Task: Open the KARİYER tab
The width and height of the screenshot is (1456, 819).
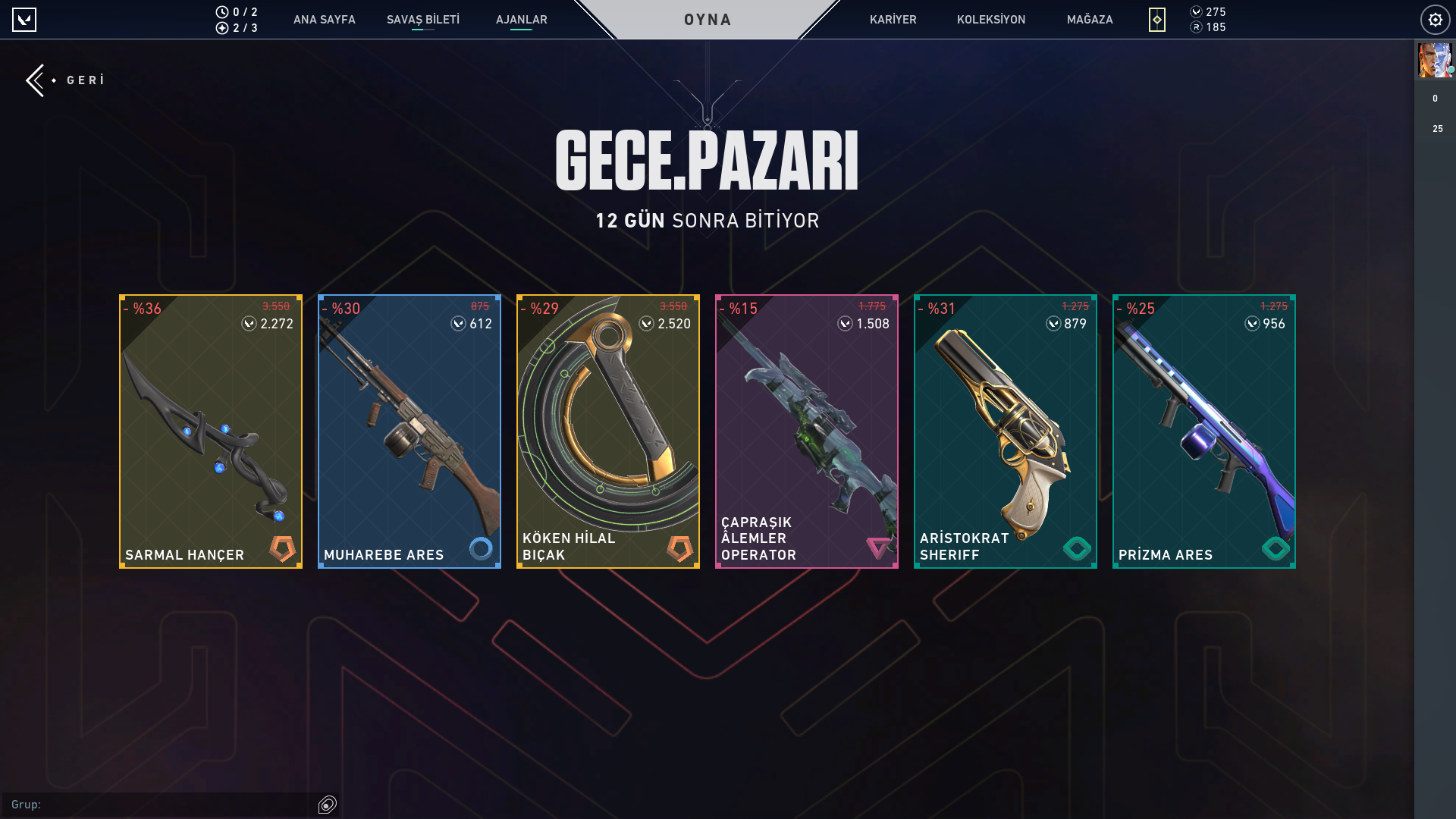Action: point(893,20)
